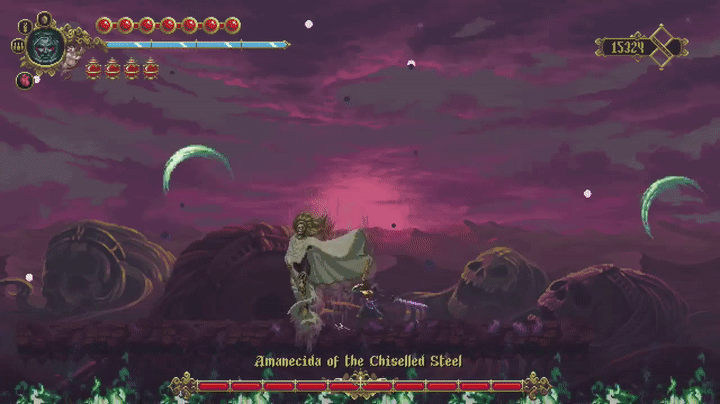Click the clenched fist icon beside the portrait

click(x=17, y=46)
